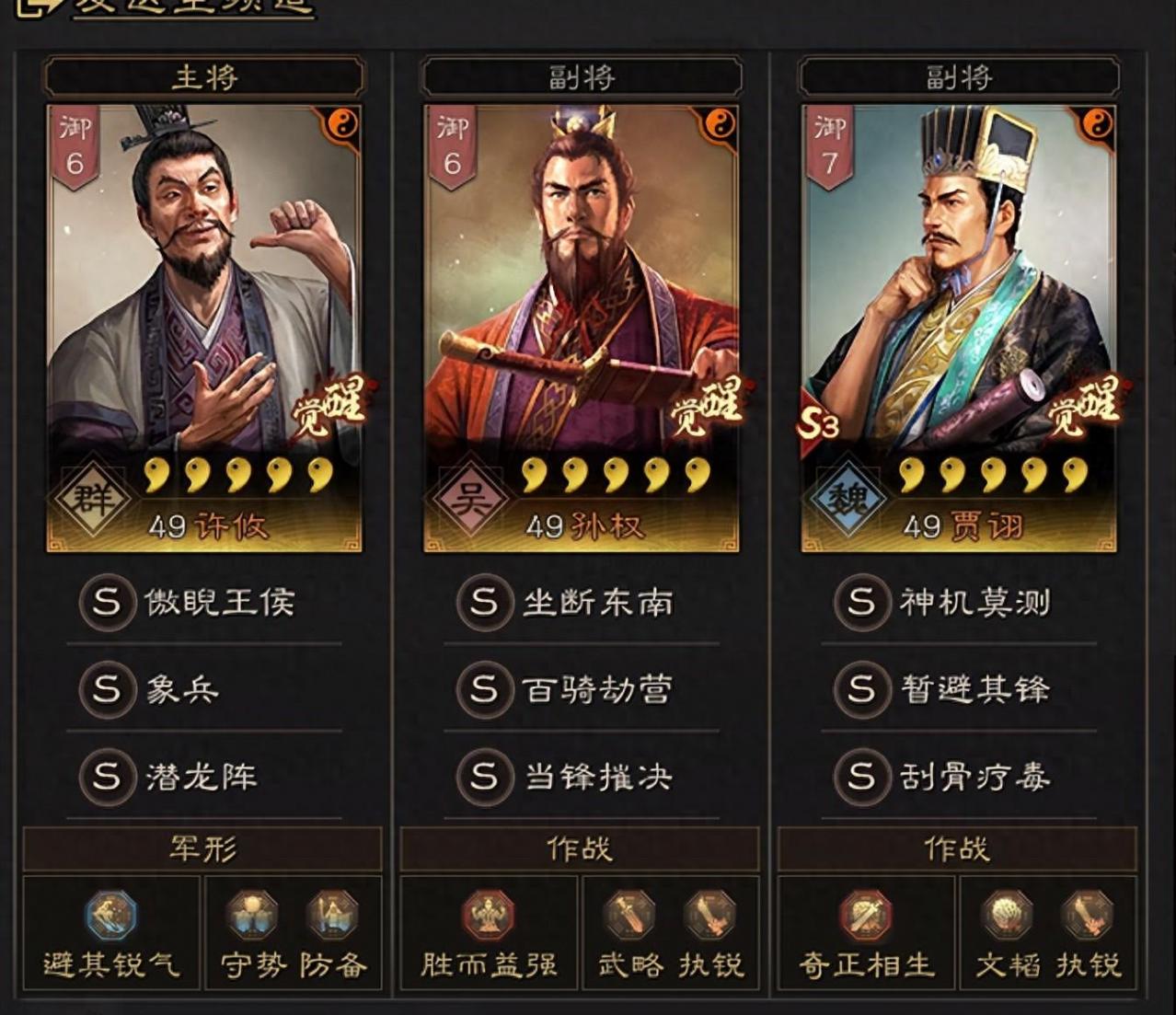Click the send-to-channel link at top

[193, 7]
